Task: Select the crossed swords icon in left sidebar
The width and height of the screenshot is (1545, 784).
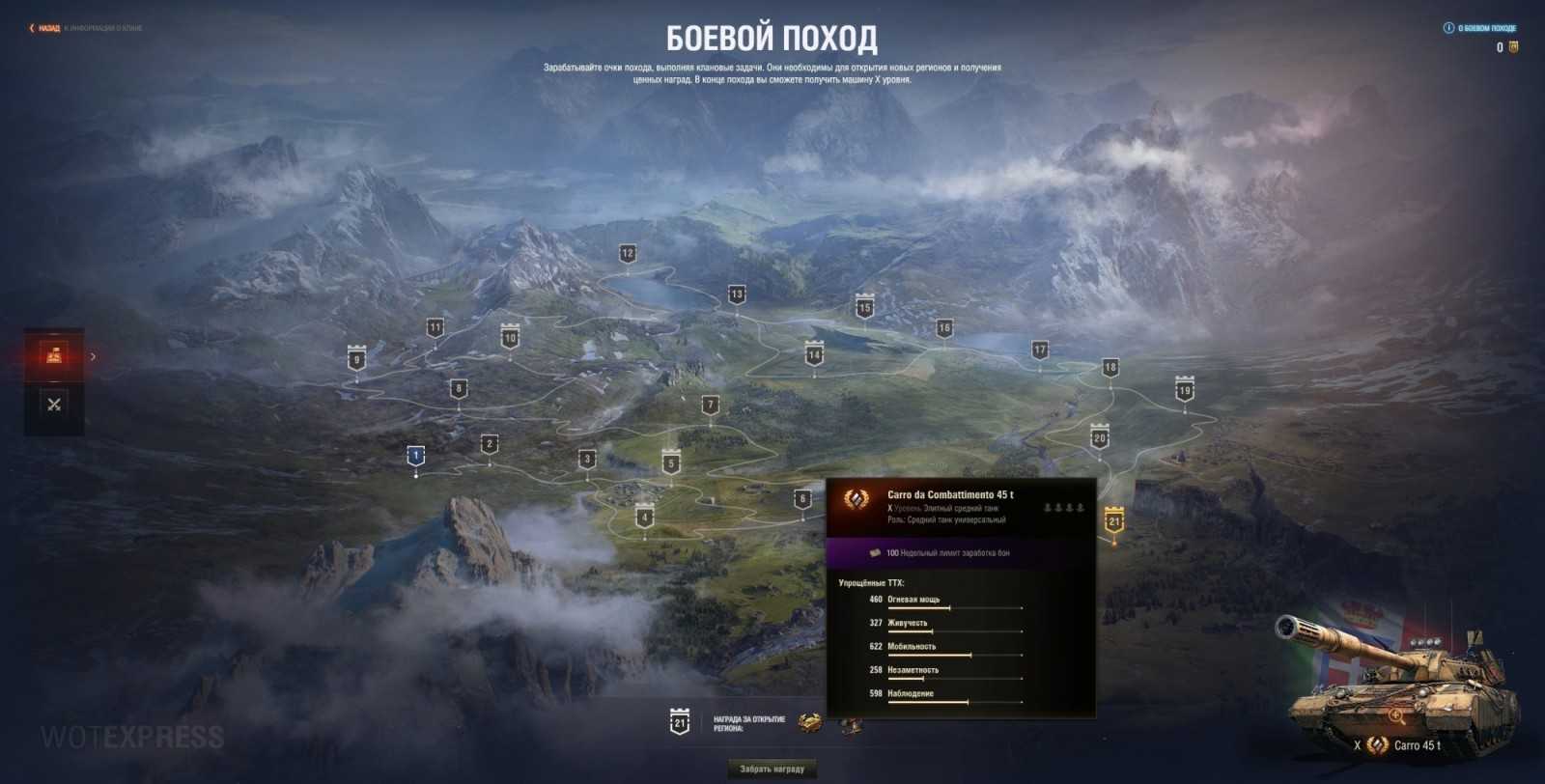Action: coord(53,403)
